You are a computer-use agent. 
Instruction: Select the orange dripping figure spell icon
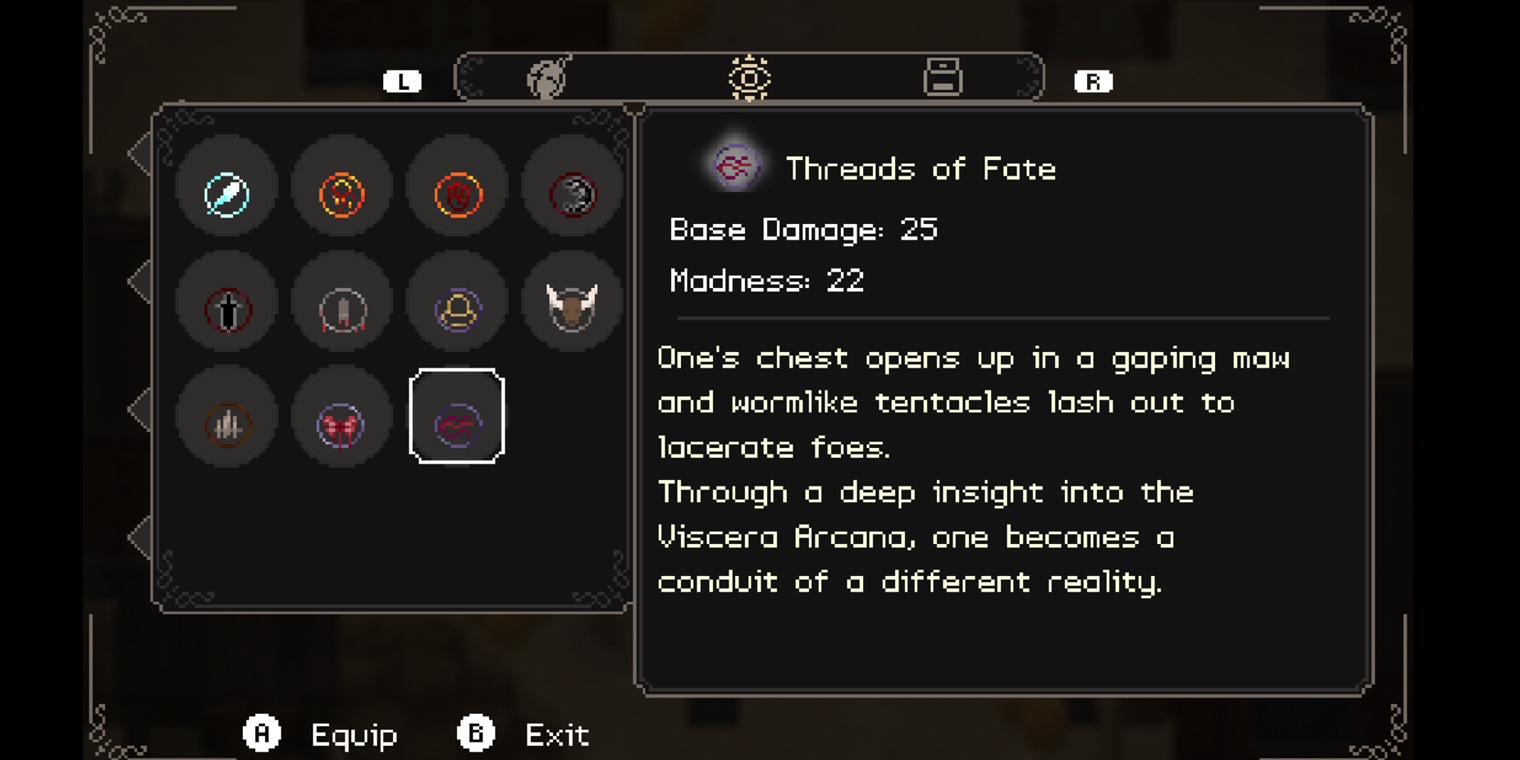pyautogui.click(x=342, y=194)
